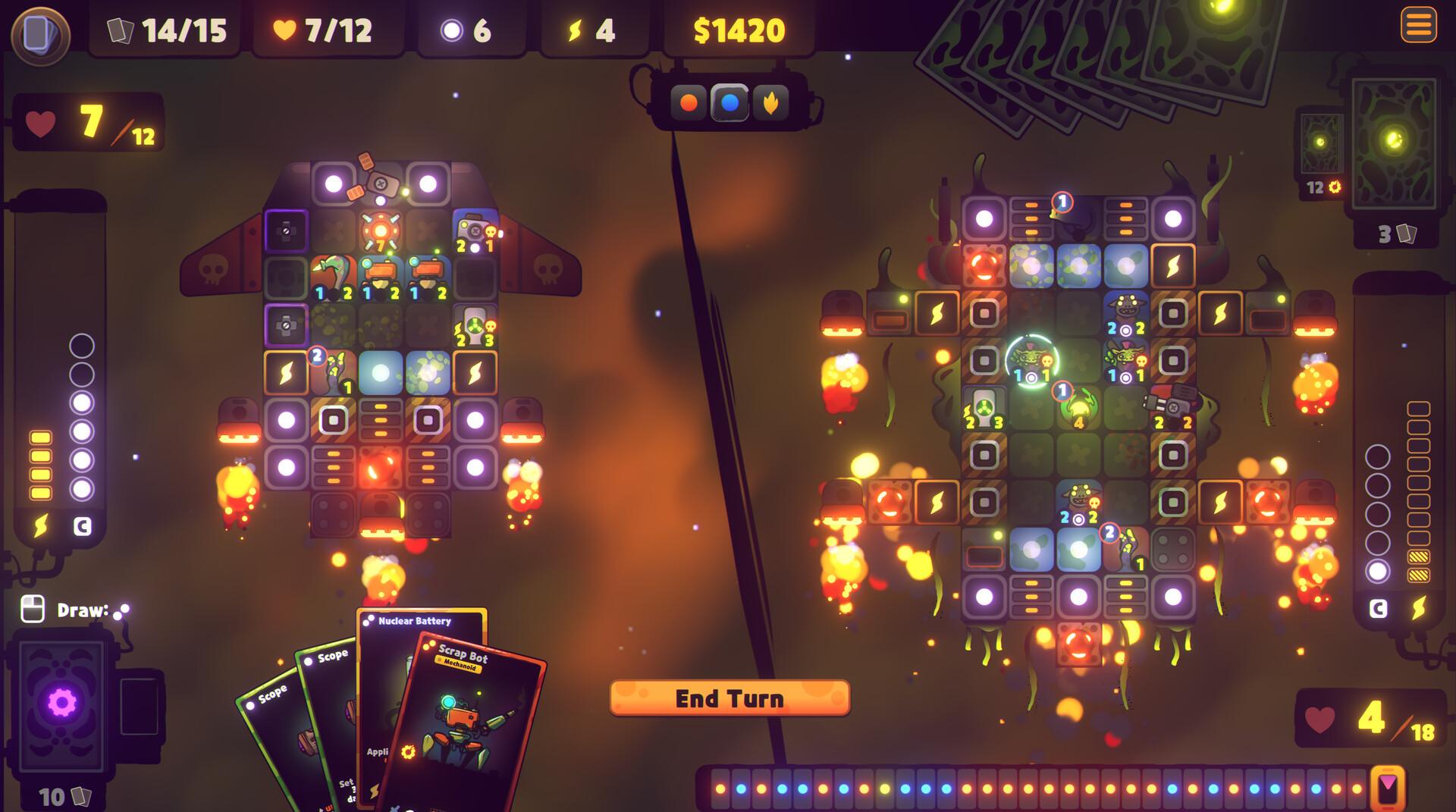Select the red core tile with 7

coord(380,231)
